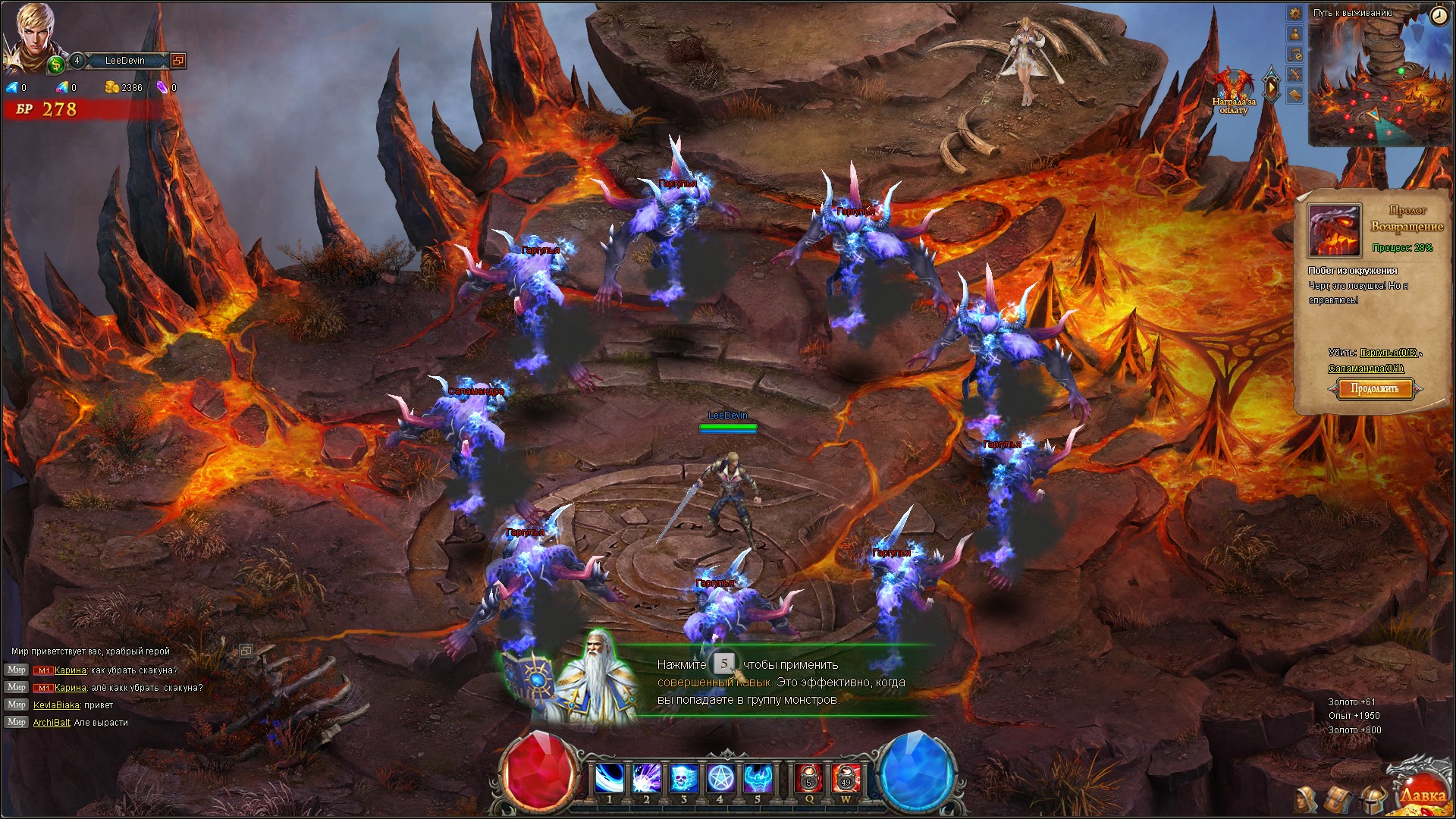Toggle music with the note icon

1295,55
